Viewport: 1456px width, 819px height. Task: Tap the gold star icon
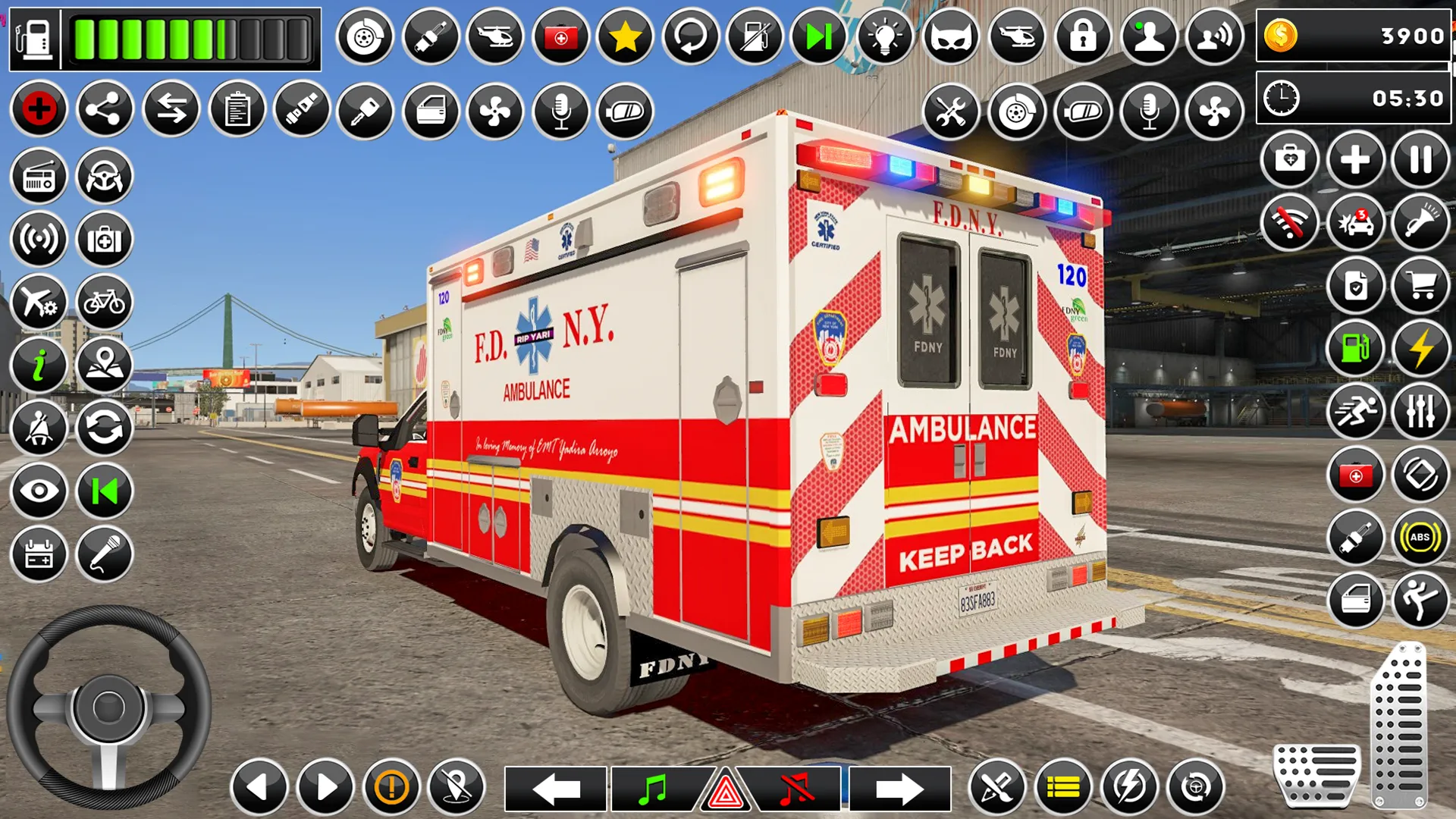click(625, 36)
